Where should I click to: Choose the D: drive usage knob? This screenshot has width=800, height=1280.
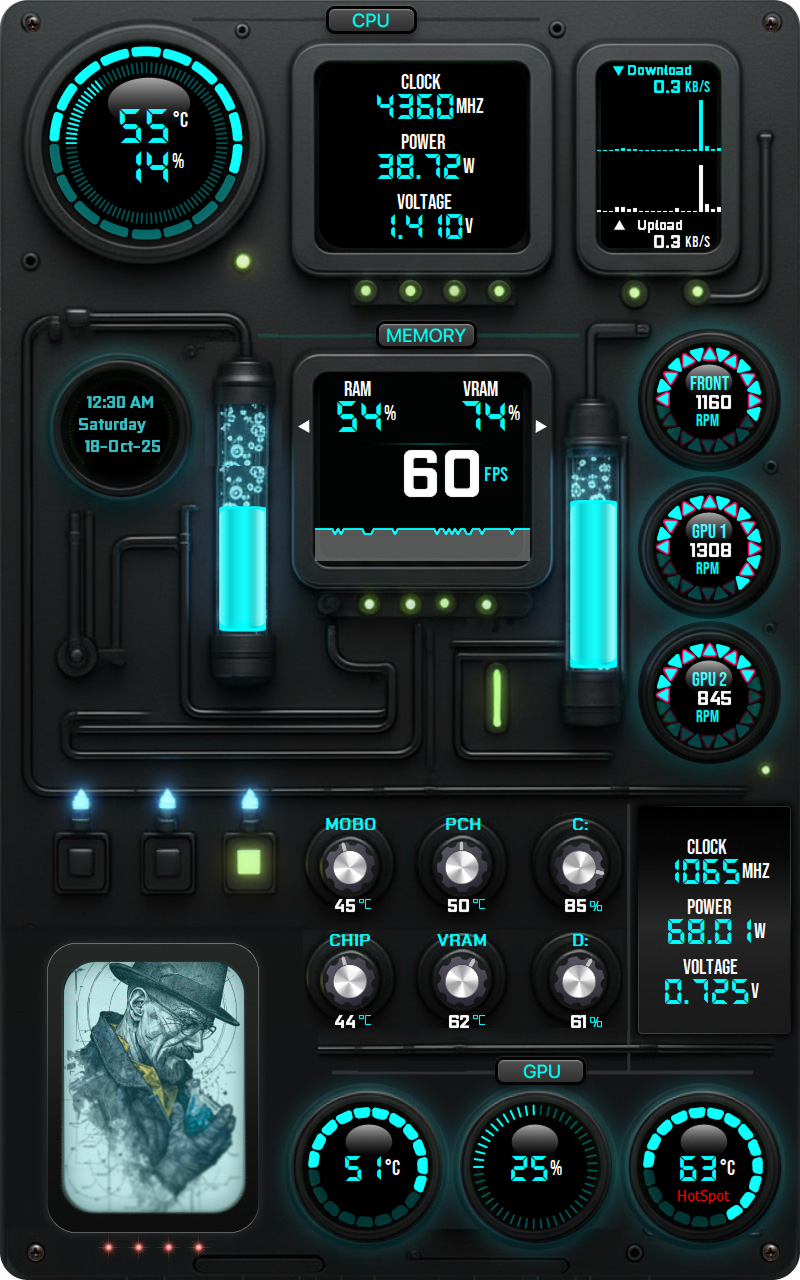578,982
